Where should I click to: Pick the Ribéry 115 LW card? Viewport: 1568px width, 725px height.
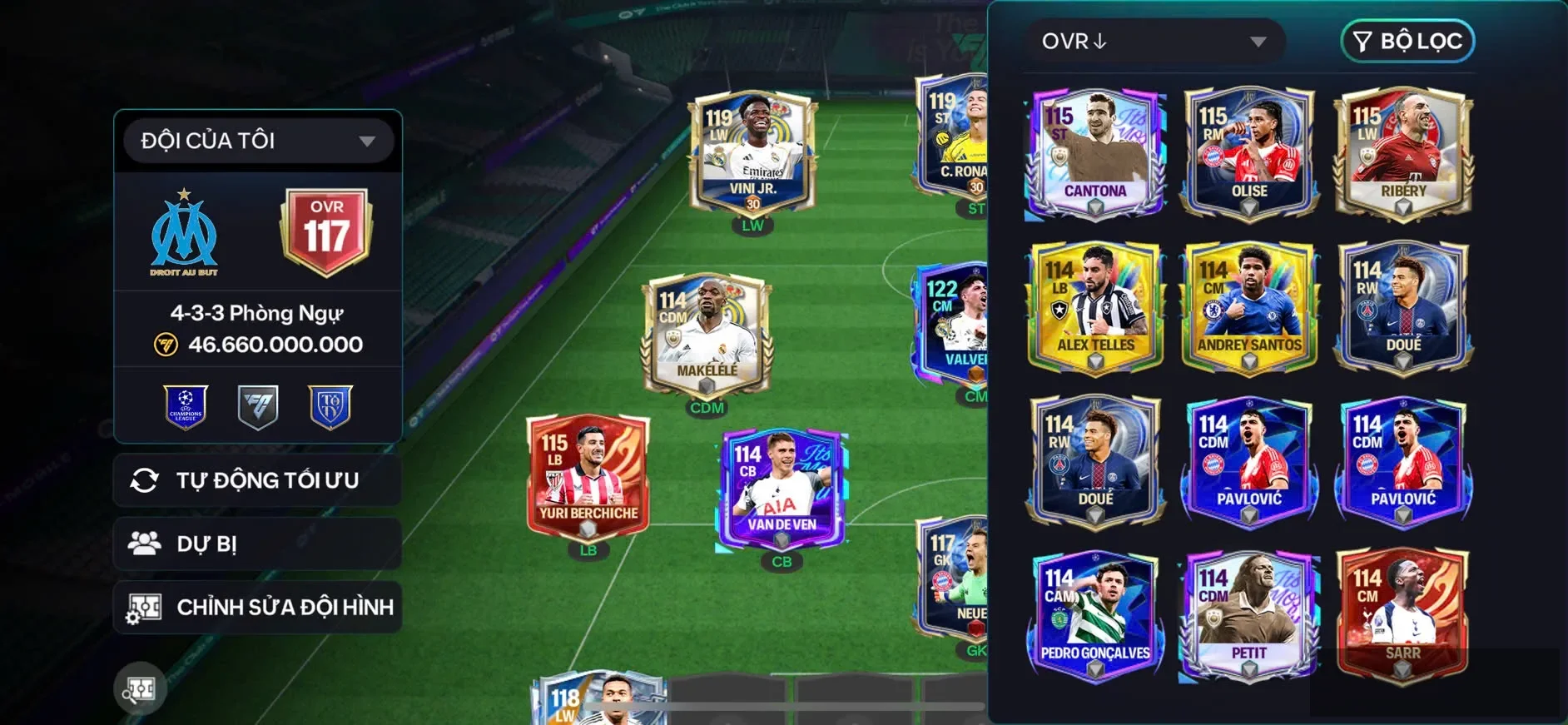click(1403, 154)
